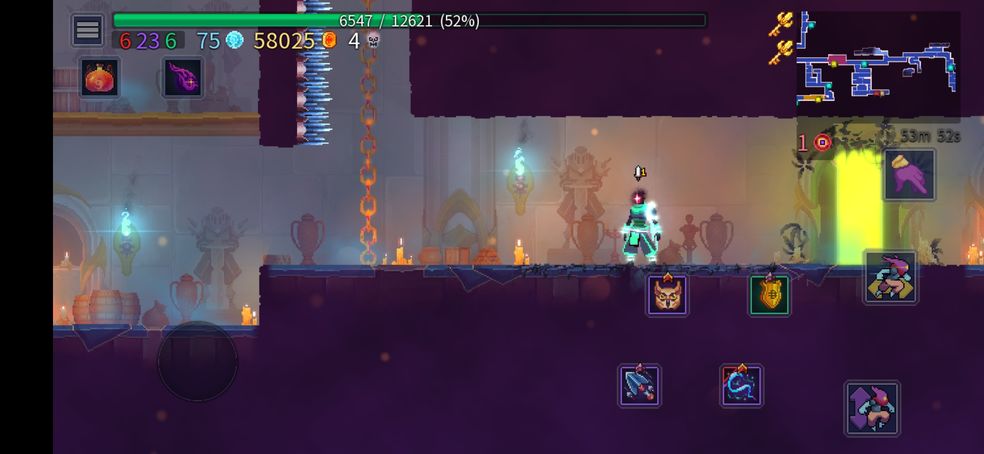Screen dimensions: 984x454
Task: Tap the jump button with vertical arrows
Action: 871,407
